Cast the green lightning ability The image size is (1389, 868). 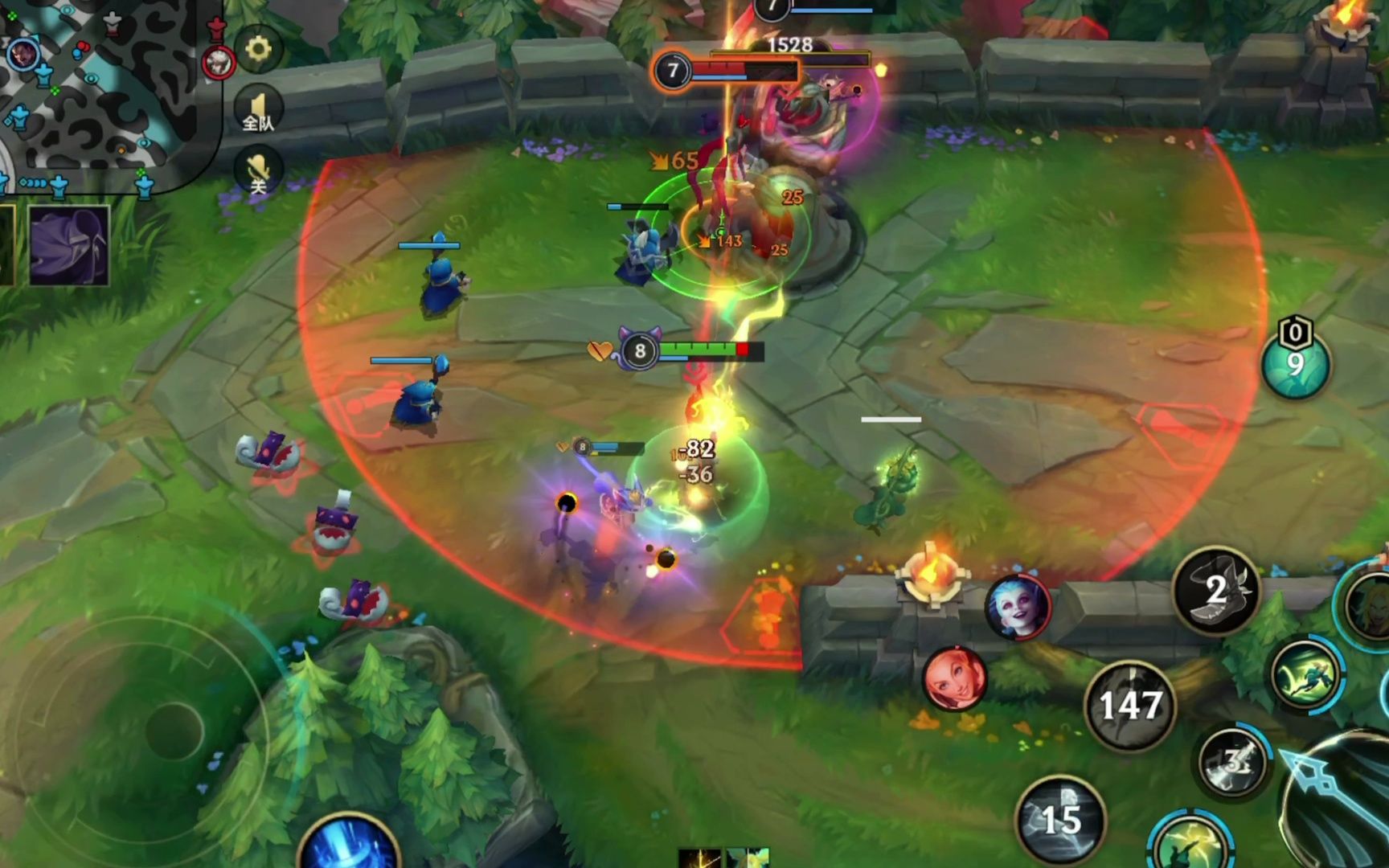pyautogui.click(x=1190, y=844)
